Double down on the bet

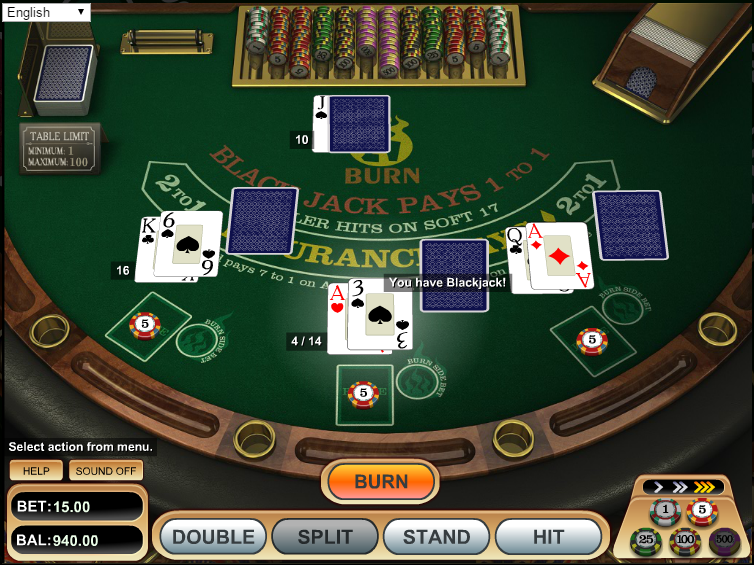[213, 537]
